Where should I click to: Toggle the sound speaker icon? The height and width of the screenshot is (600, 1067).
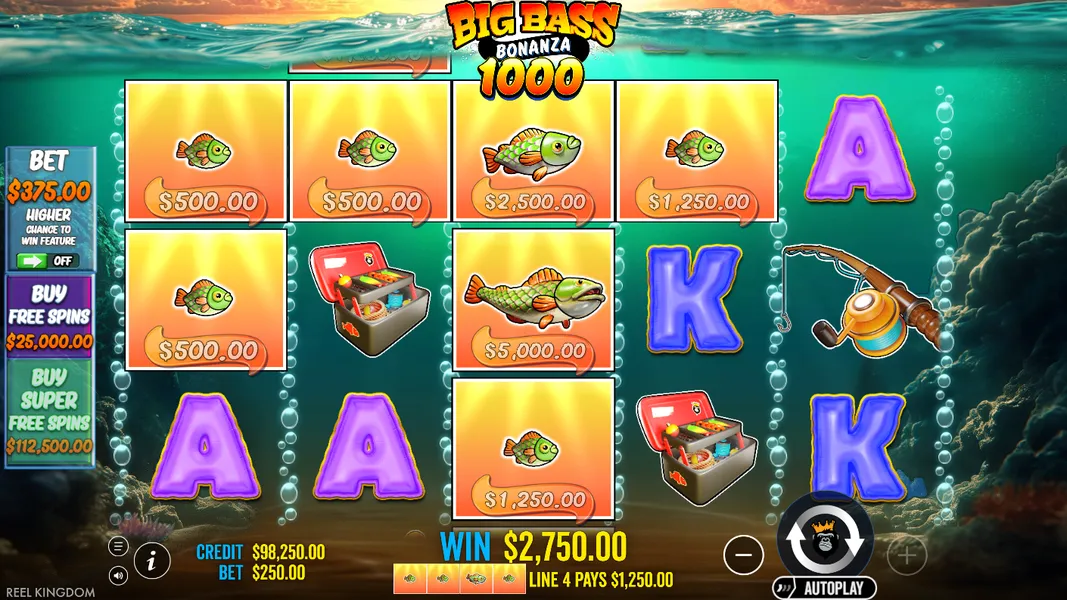118,575
